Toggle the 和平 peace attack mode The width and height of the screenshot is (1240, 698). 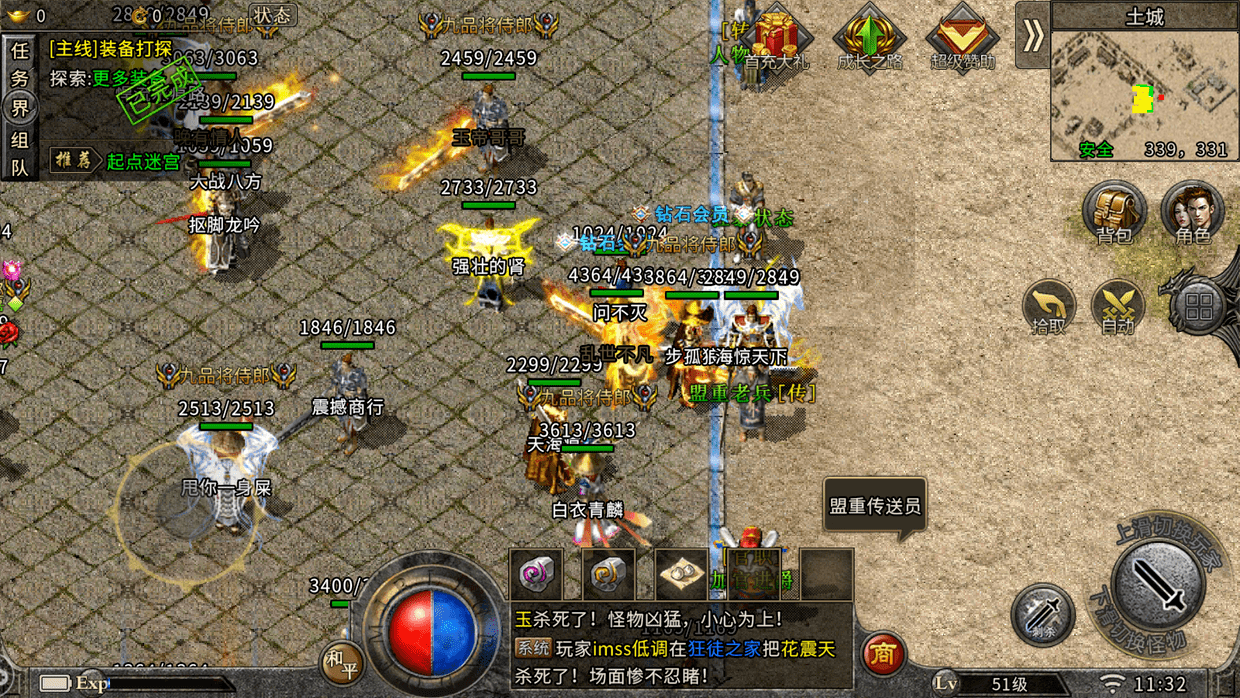pyautogui.click(x=338, y=661)
